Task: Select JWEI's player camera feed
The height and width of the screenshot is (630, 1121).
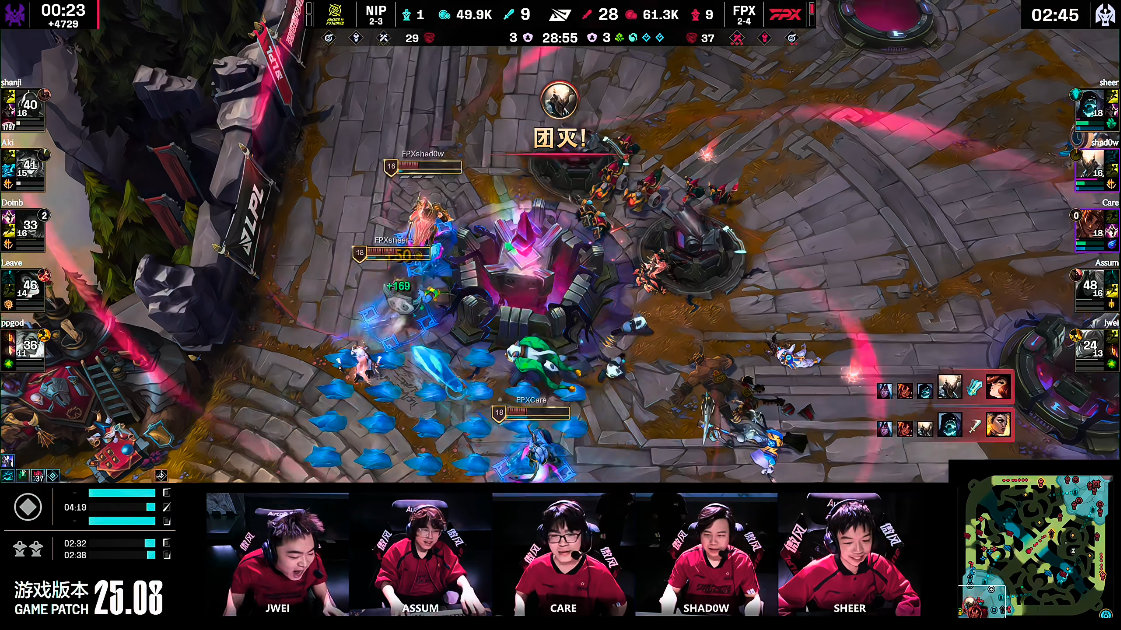Action: tap(279, 553)
